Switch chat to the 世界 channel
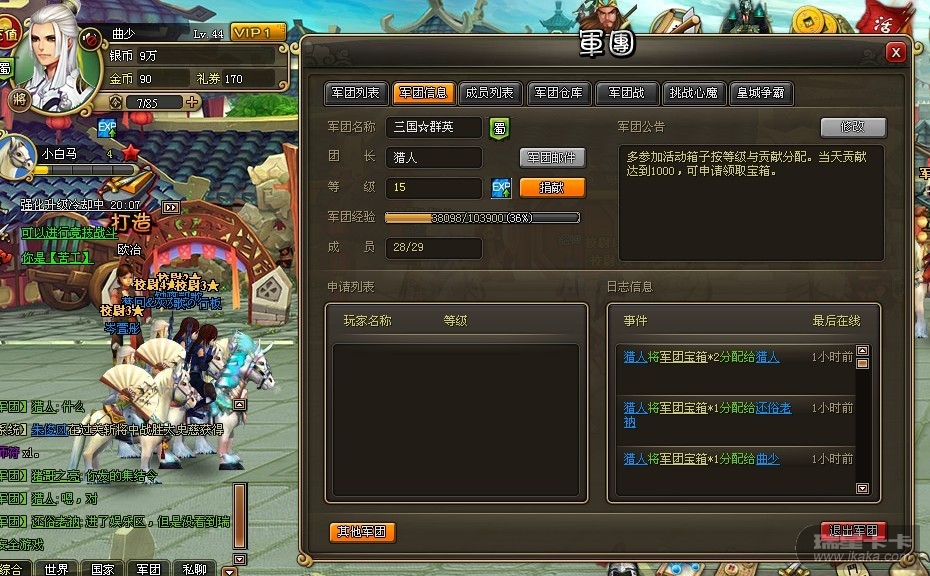The height and width of the screenshot is (576, 930). pos(57,569)
